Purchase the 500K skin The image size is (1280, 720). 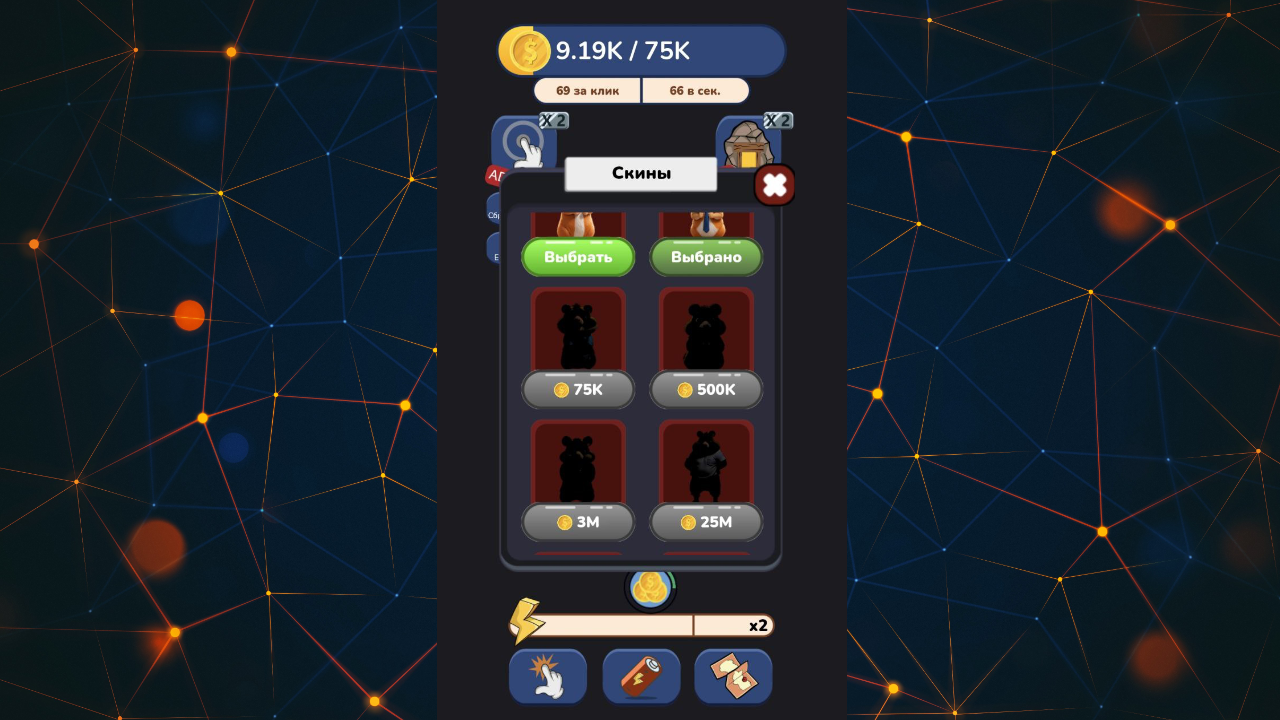click(706, 390)
